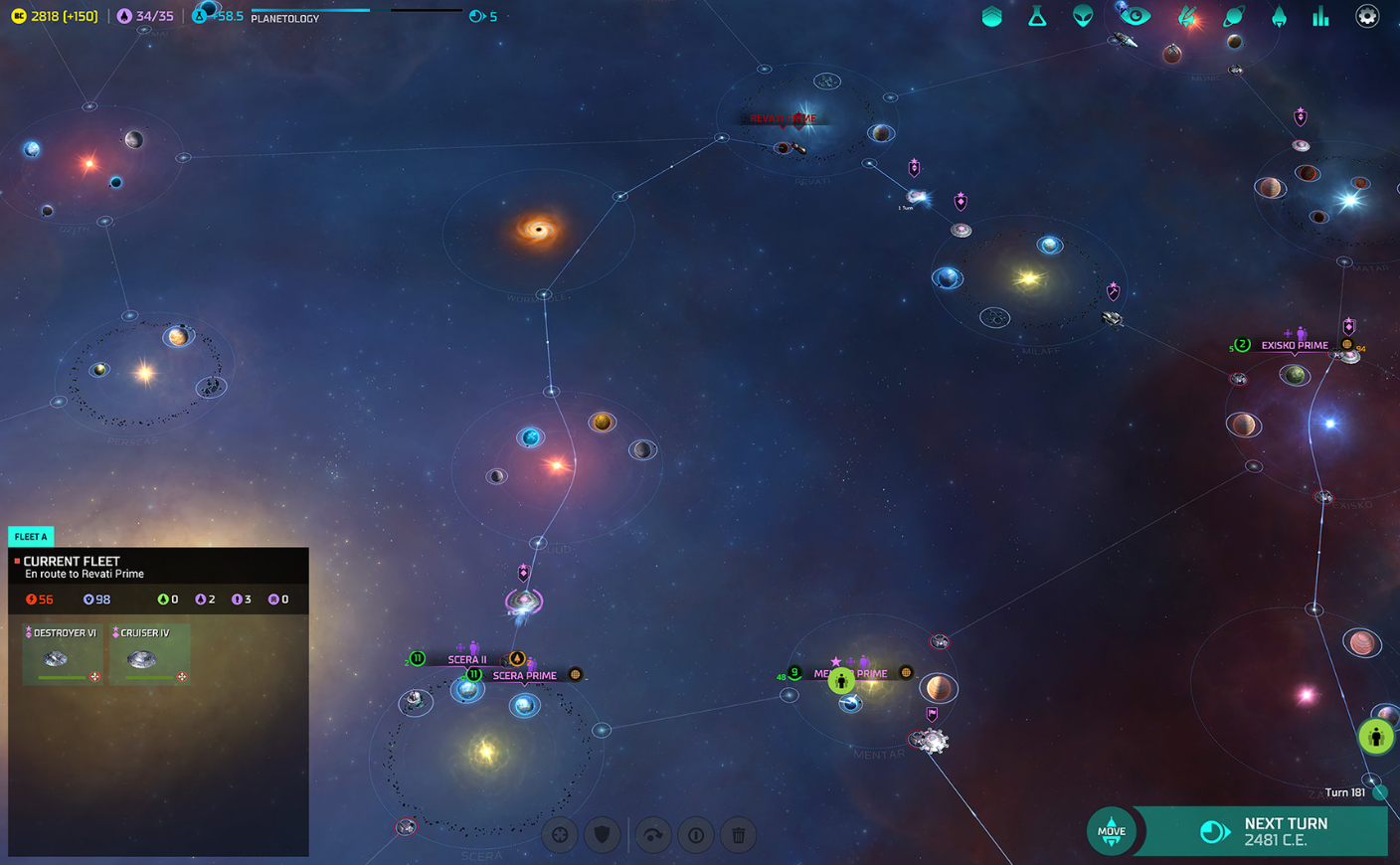Open the ship design icon in the top bar

[1189, 16]
